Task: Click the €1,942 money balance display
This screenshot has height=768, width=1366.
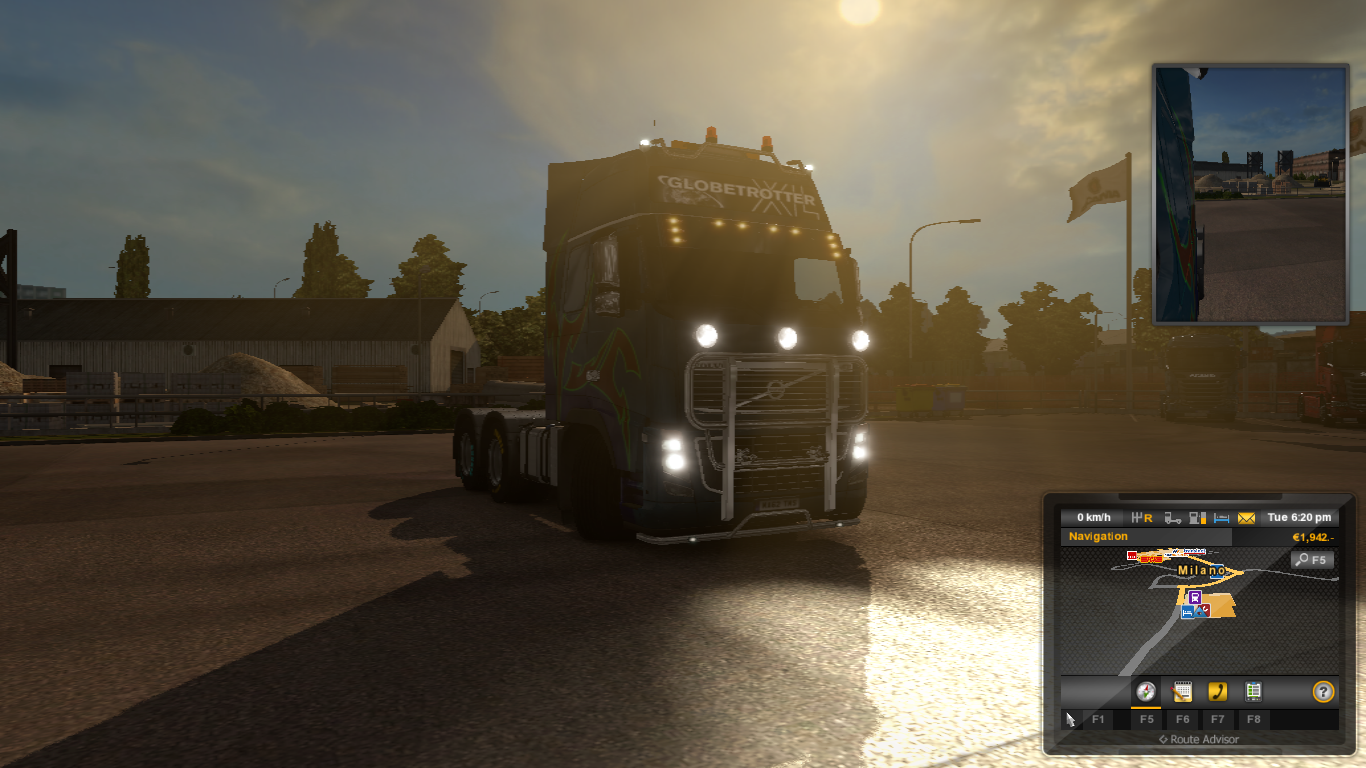Action: coord(1313,536)
